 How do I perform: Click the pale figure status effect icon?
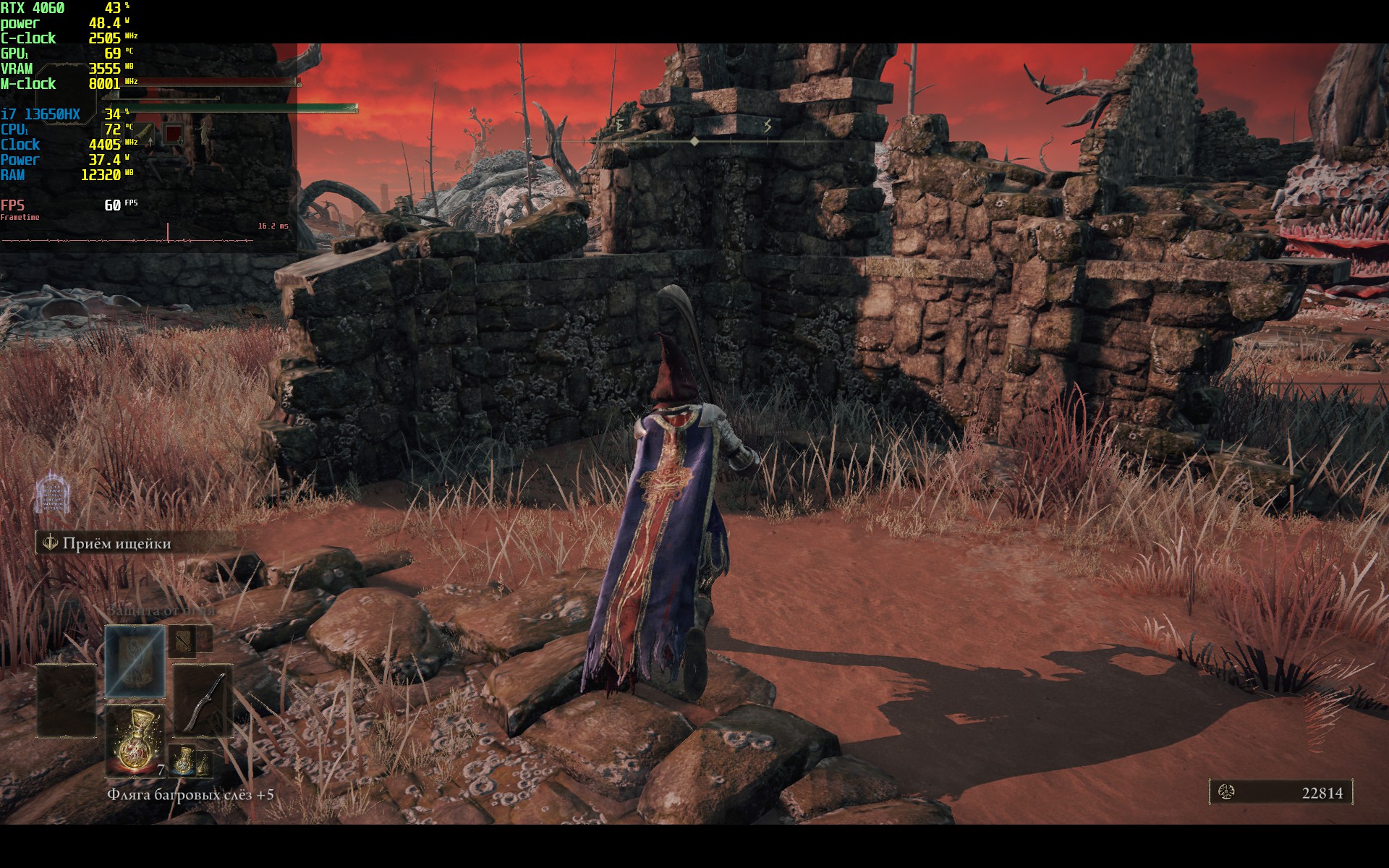click(205, 133)
